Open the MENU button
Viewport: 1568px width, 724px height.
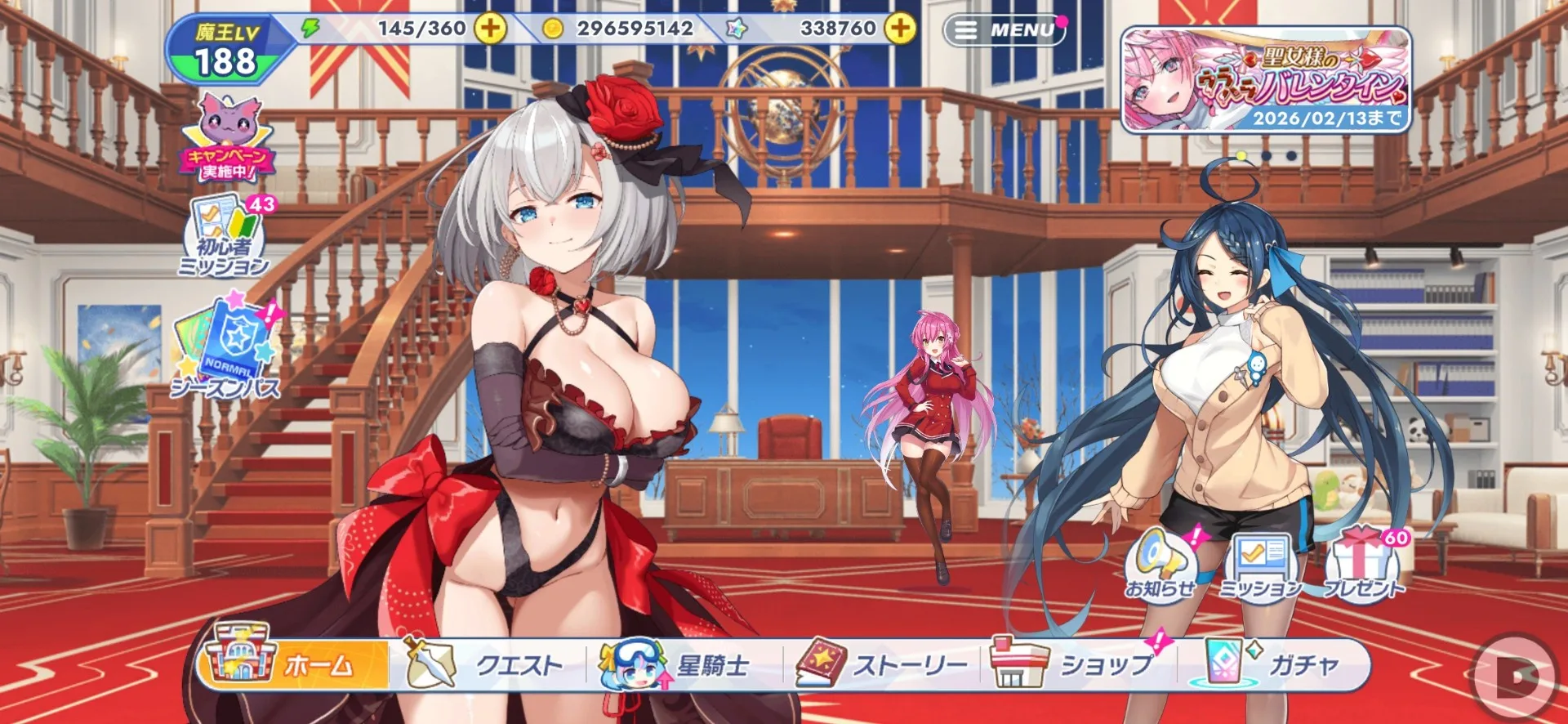pos(1005,30)
